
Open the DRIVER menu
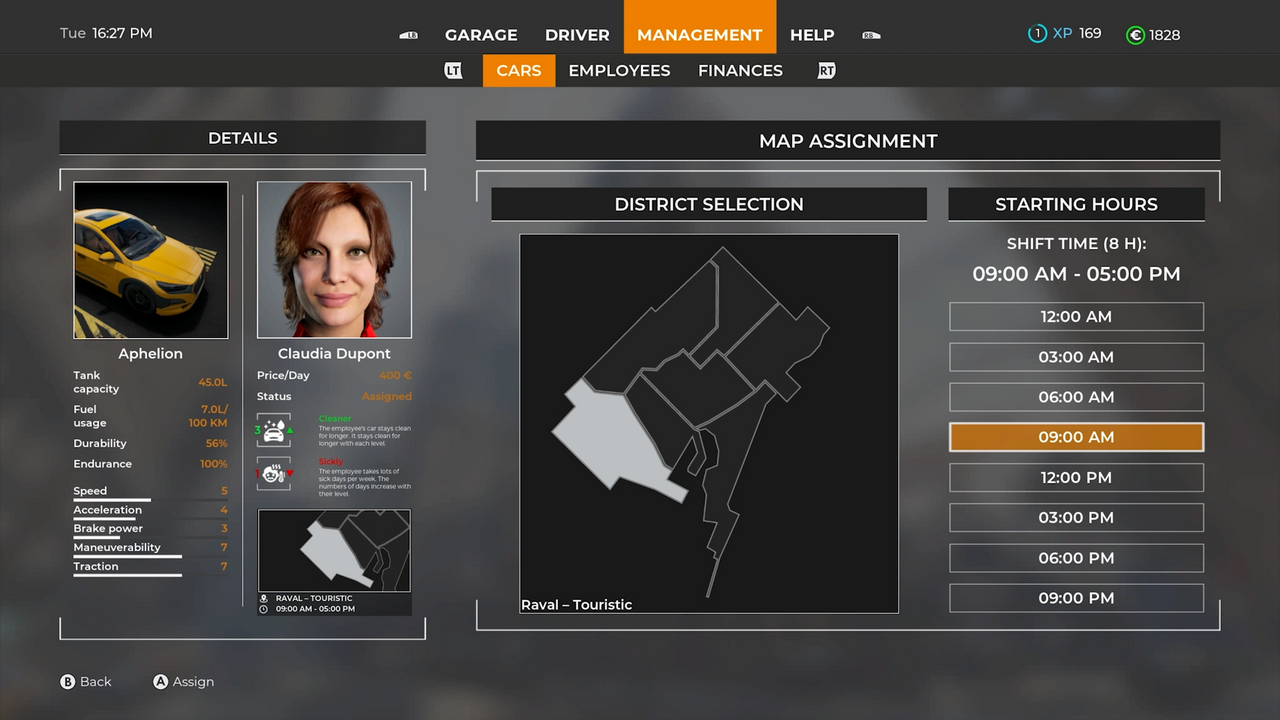point(577,34)
